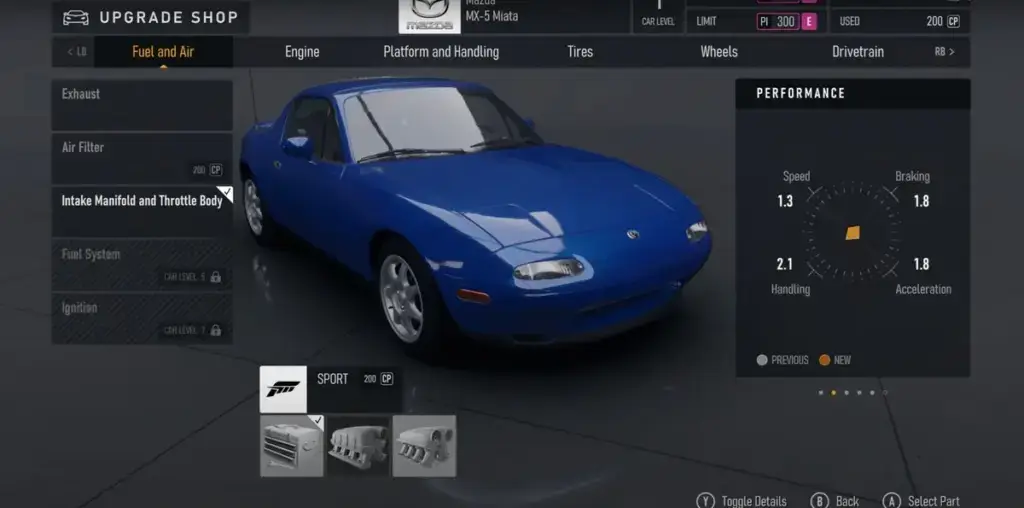This screenshot has height=508, width=1024.
Task: Go to the Tires tab
Action: click(580, 52)
